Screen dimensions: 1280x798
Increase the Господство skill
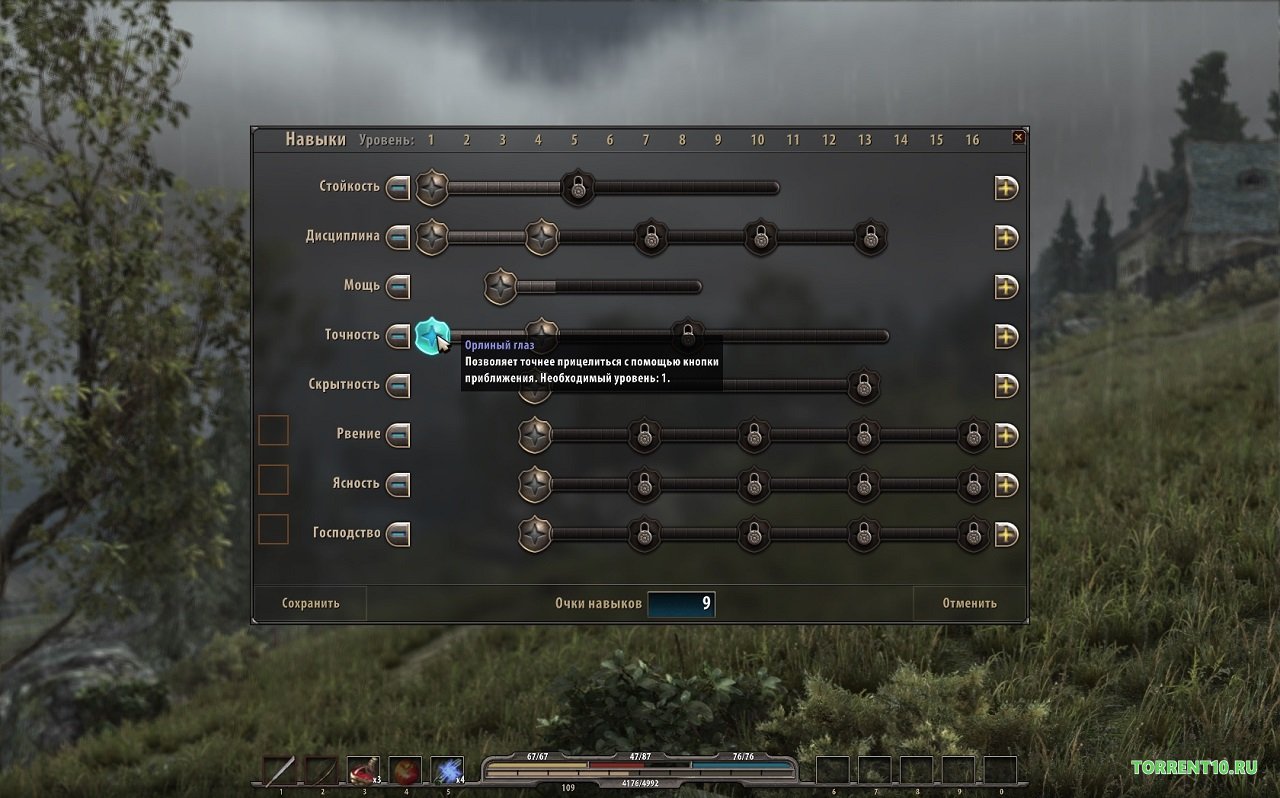point(1006,534)
